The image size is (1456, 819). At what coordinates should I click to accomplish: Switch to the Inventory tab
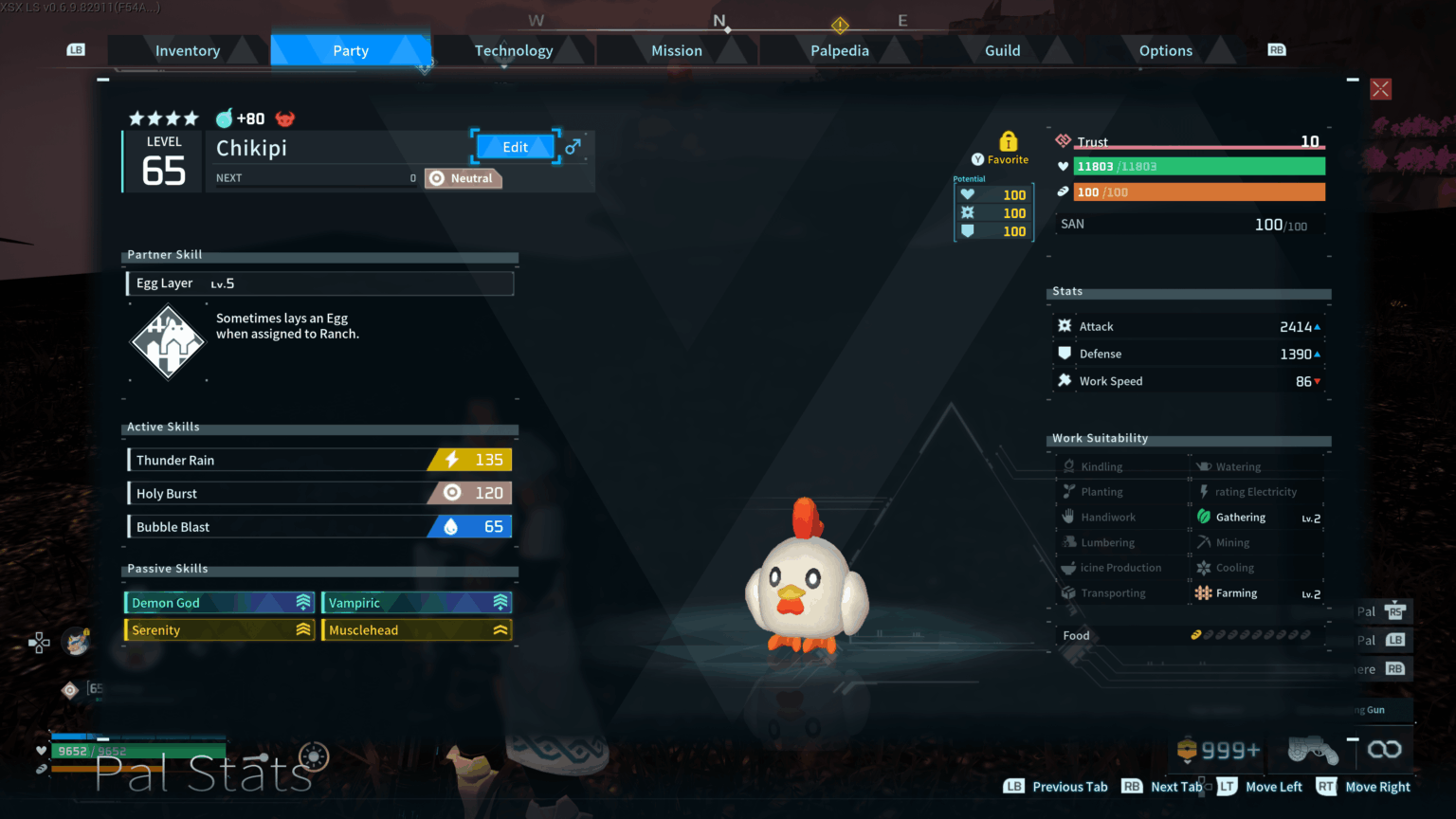tap(188, 51)
